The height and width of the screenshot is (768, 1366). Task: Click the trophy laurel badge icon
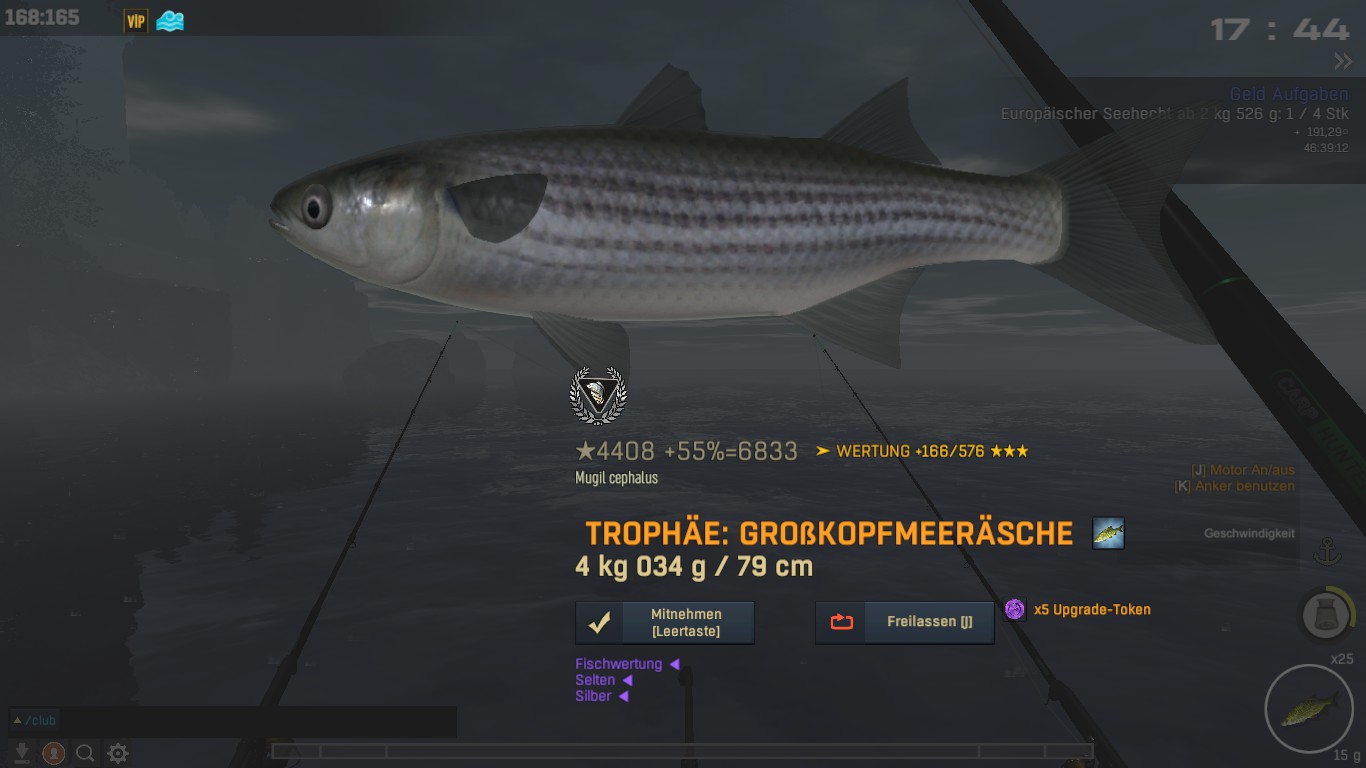(x=597, y=396)
